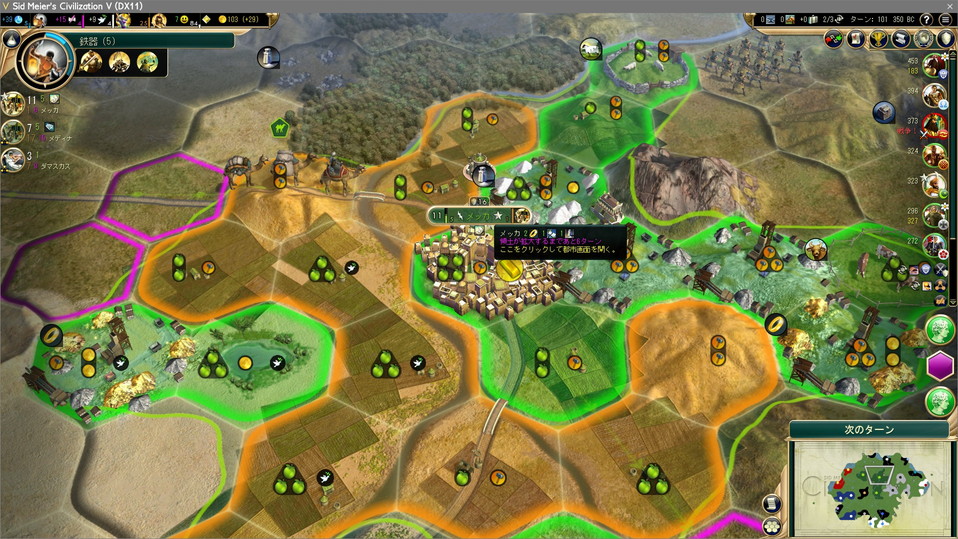This screenshot has width=958, height=539.
Task: Click the 次のターン (Next Turn) button
Action: click(x=868, y=429)
